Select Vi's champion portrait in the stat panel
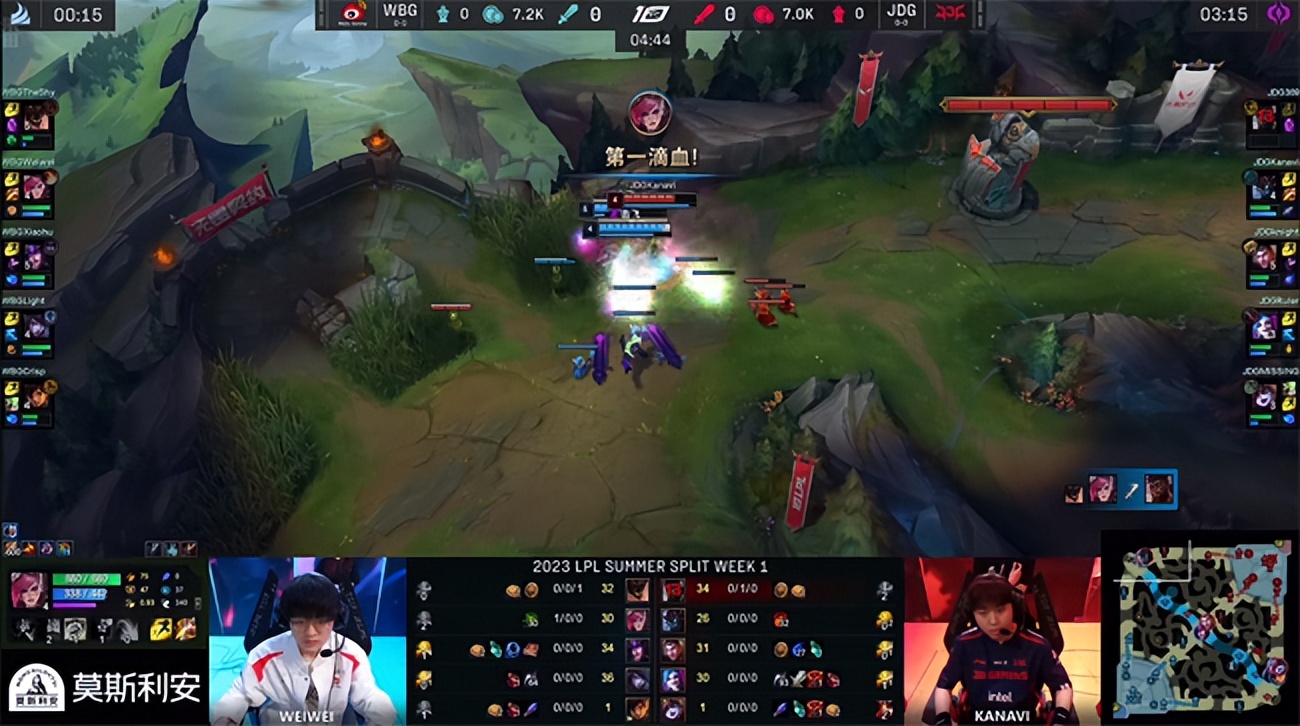The height and width of the screenshot is (726, 1300). [x=30, y=590]
